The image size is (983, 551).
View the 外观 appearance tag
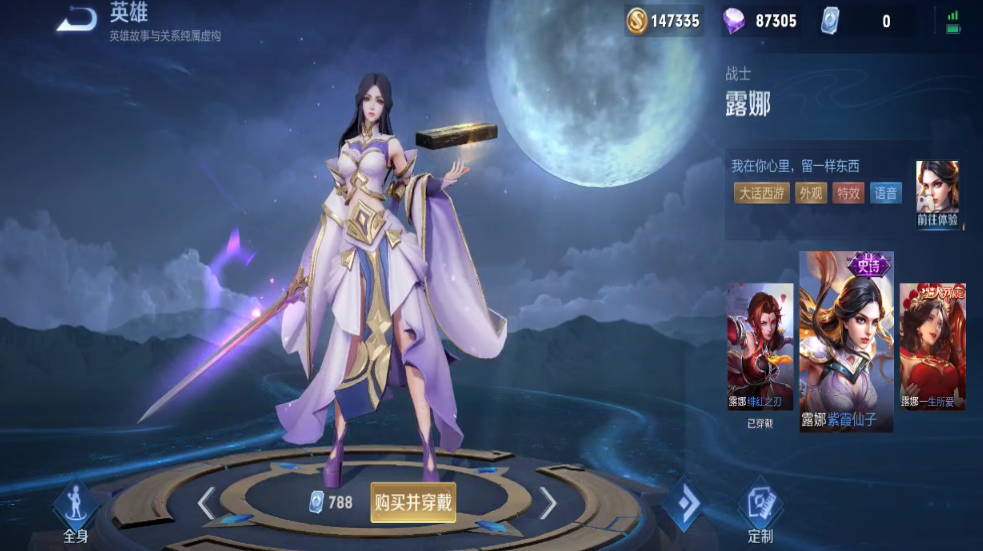(811, 193)
